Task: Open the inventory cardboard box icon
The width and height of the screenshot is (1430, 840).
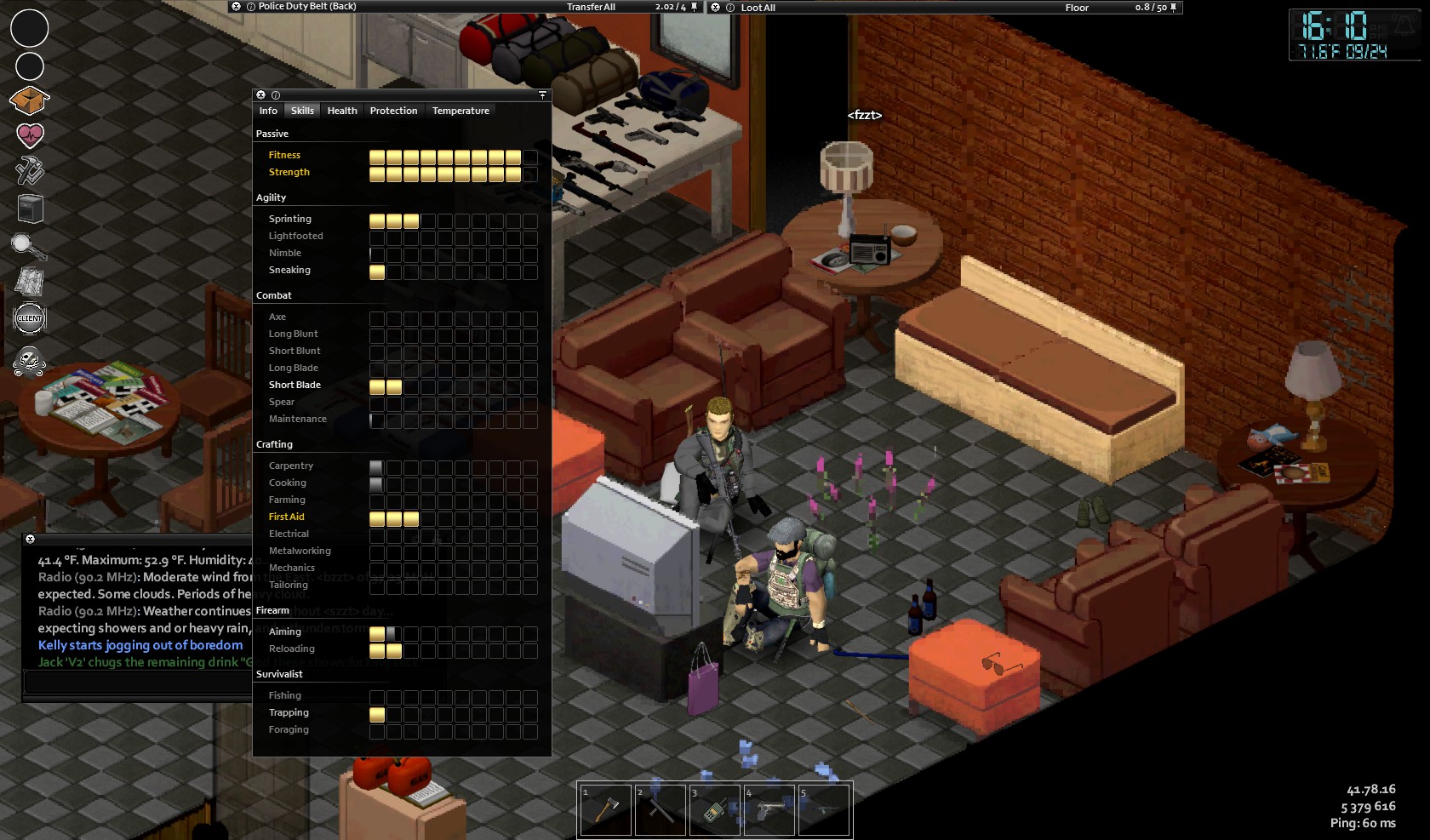Action: click(x=29, y=101)
